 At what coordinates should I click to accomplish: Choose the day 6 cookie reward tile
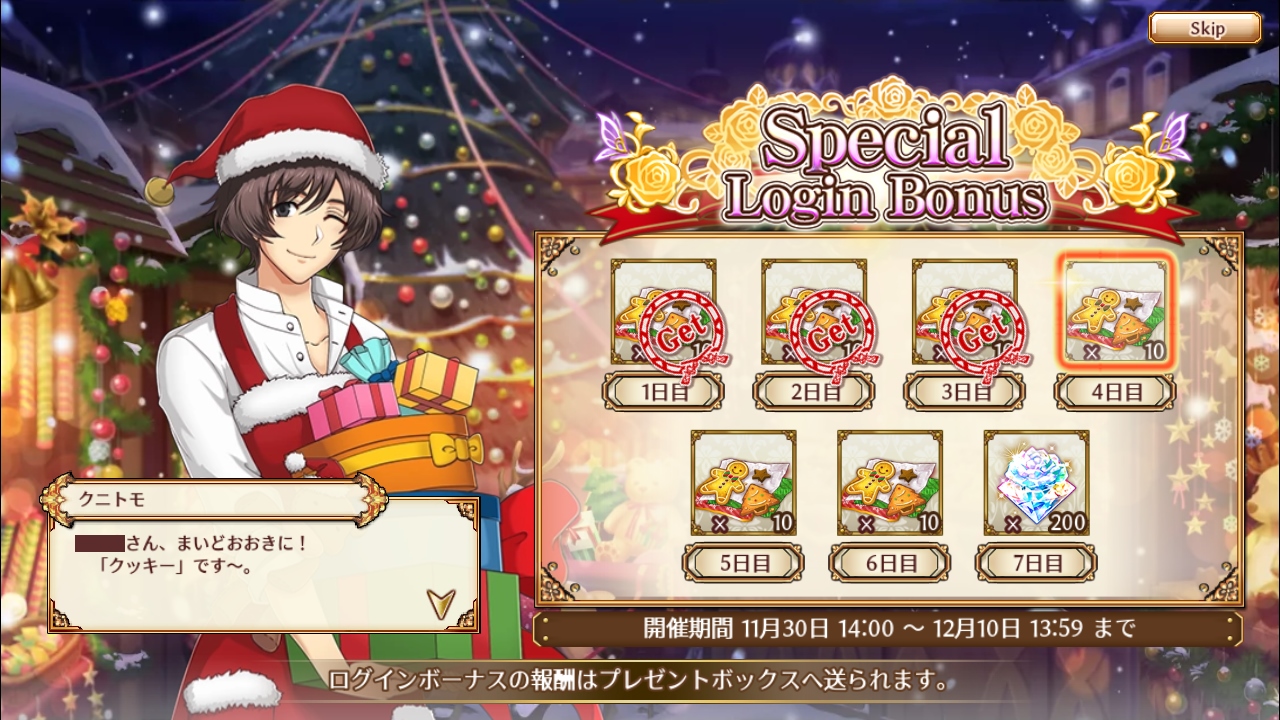point(890,483)
